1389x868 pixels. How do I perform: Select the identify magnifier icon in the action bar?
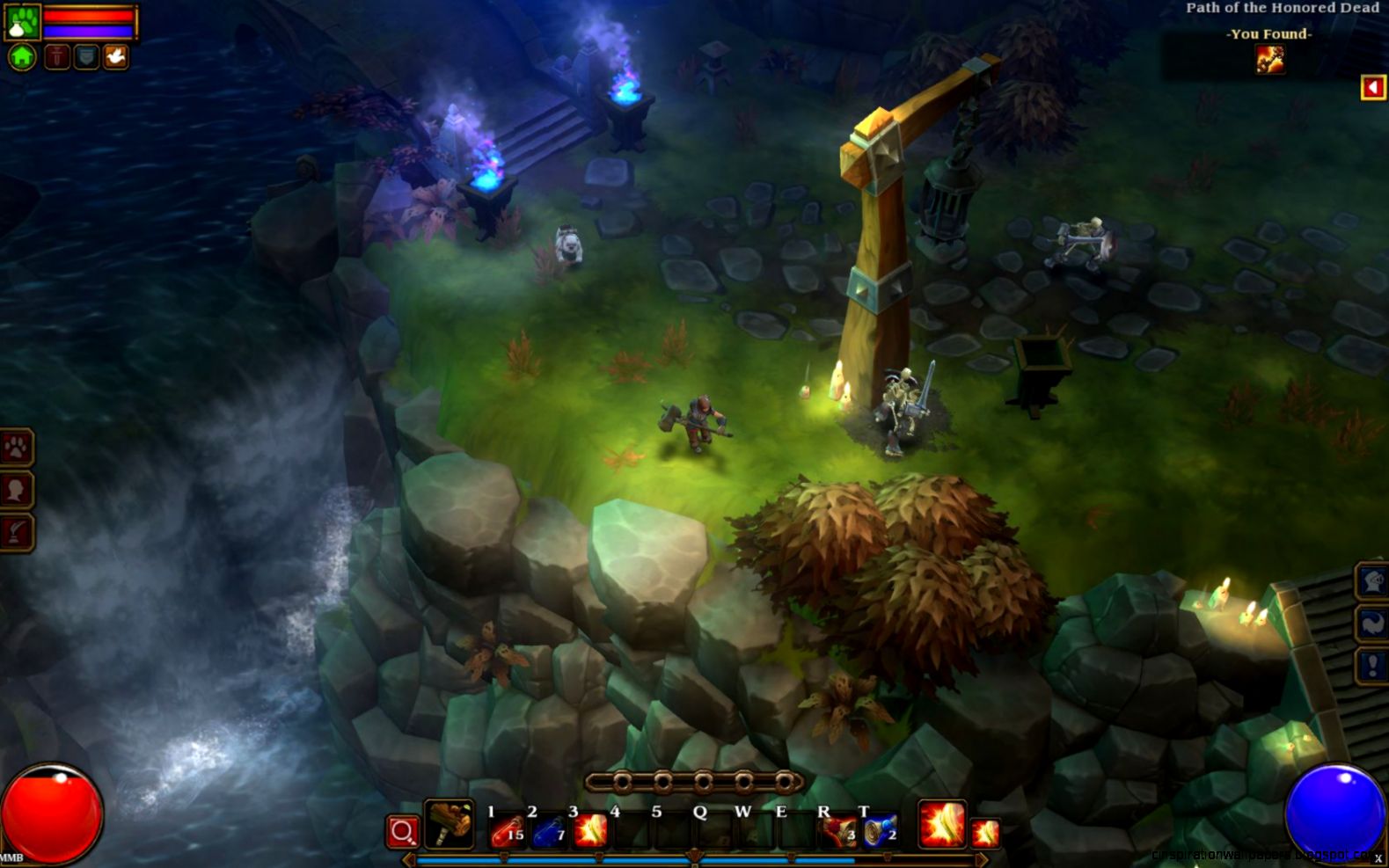401,832
